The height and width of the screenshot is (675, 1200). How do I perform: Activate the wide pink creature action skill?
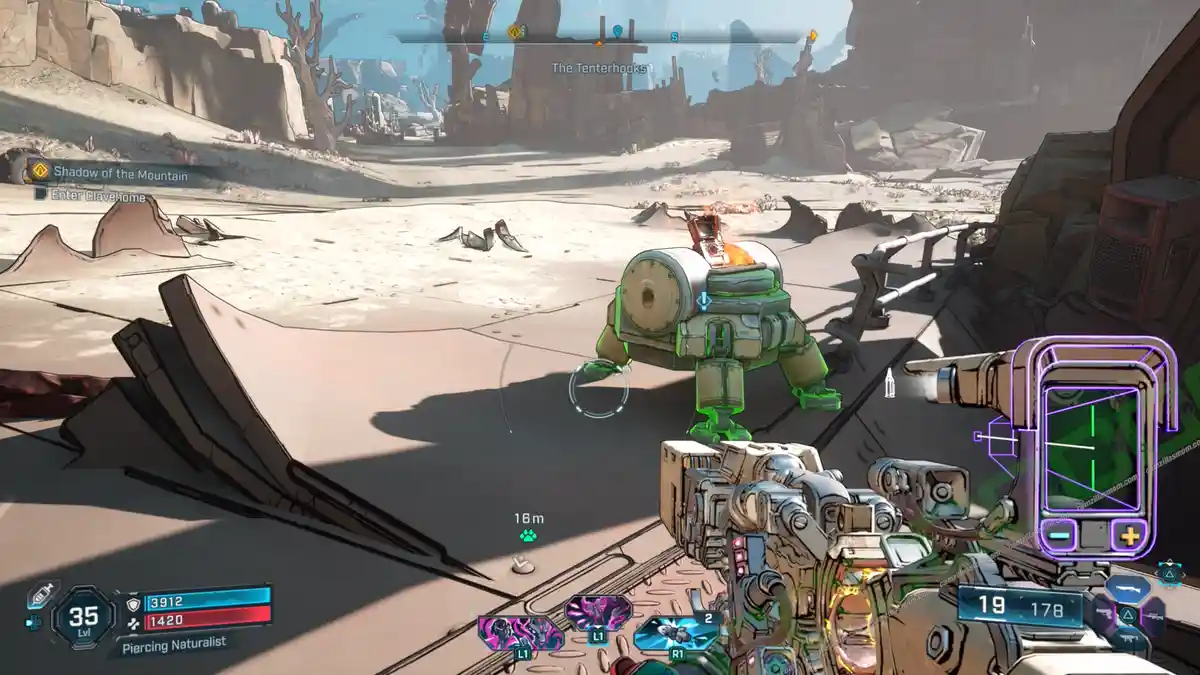(x=520, y=634)
